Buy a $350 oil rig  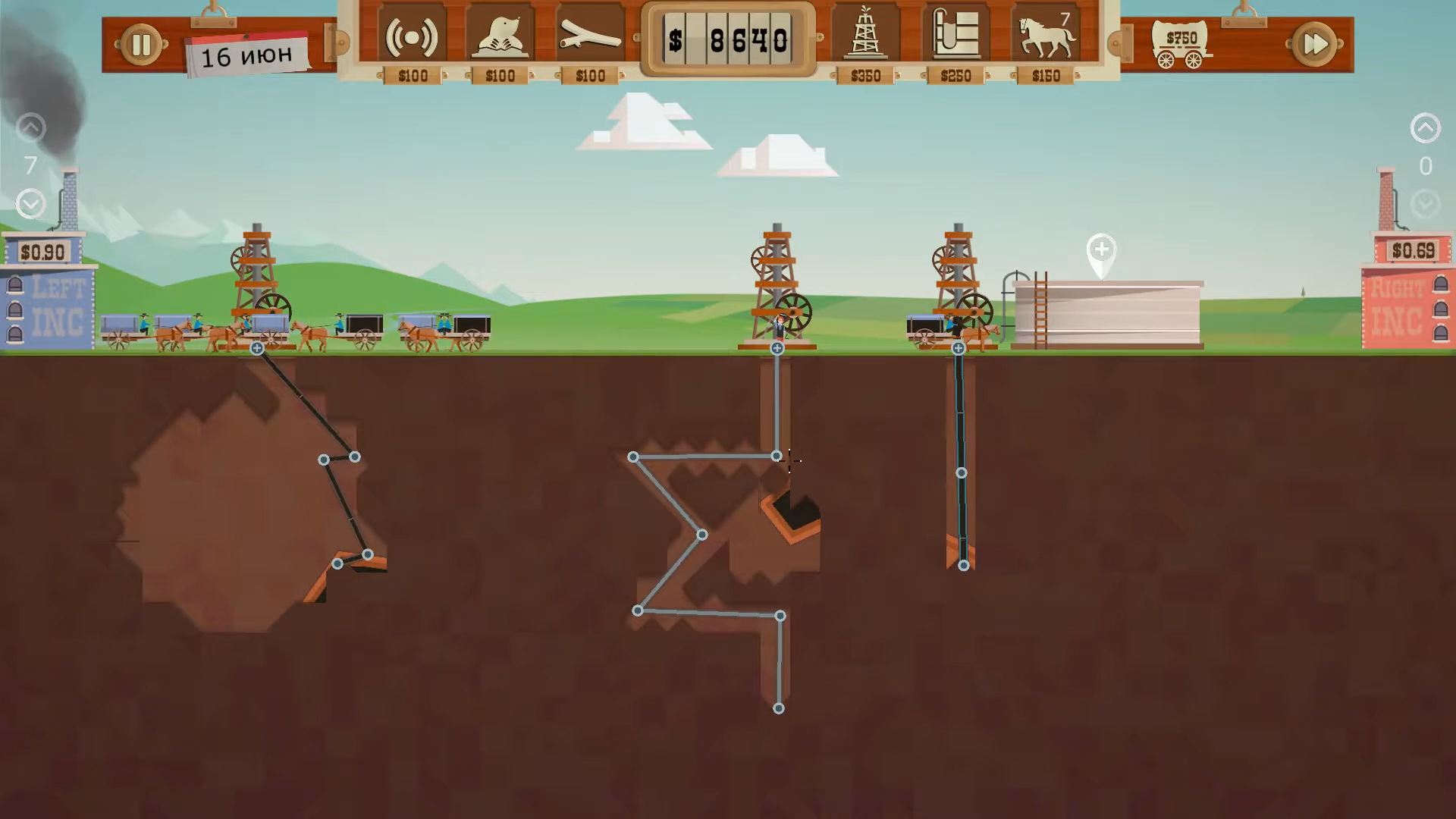(x=865, y=36)
